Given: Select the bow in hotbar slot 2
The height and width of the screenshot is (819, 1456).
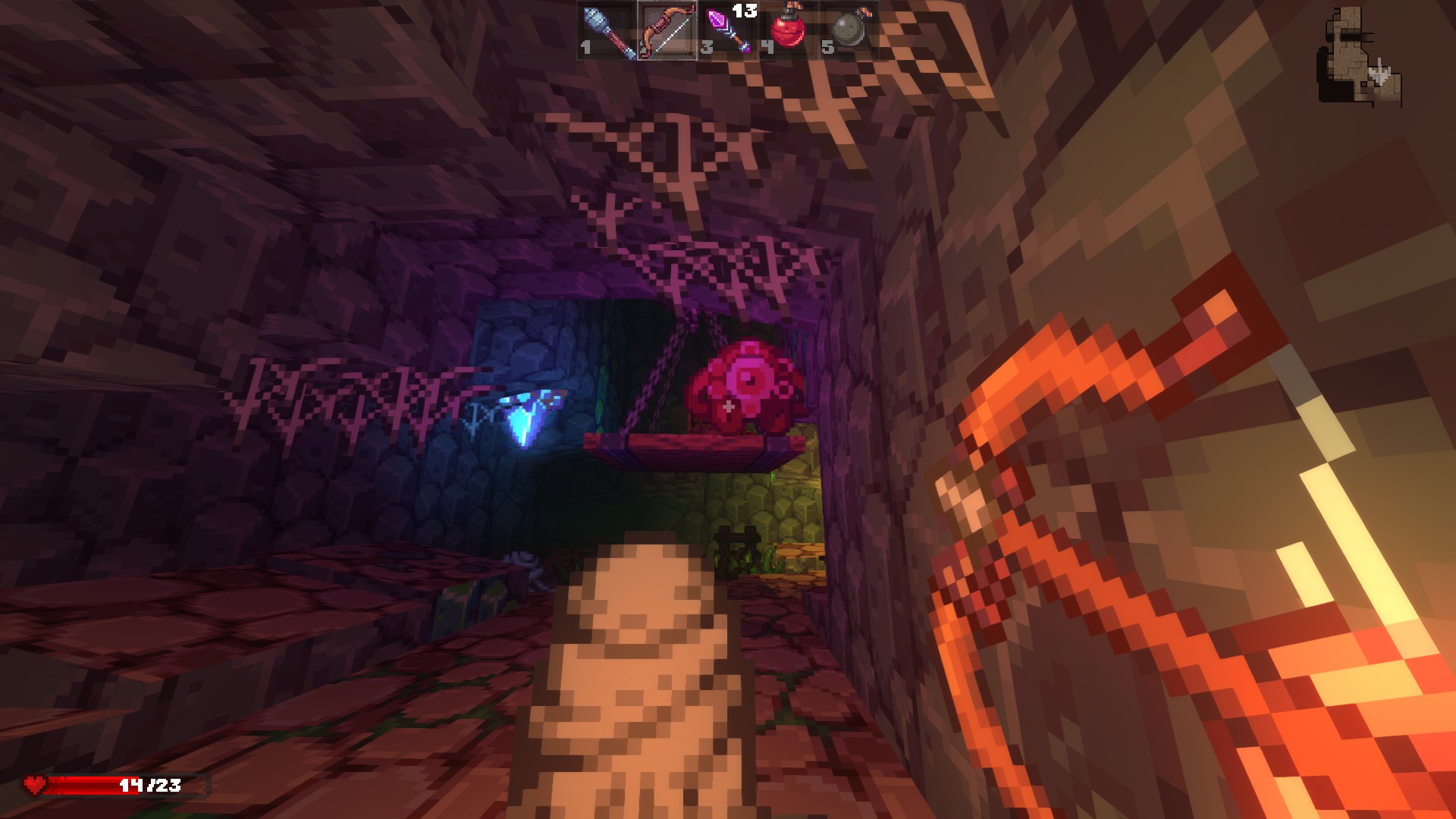Looking at the screenshot, I should pyautogui.click(x=667, y=30).
